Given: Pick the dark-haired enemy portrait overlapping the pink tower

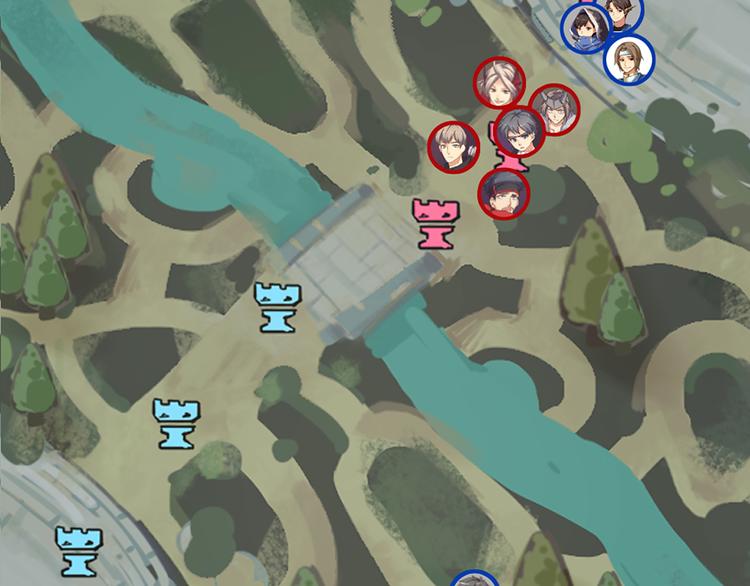Looking at the screenshot, I should click(x=519, y=134).
